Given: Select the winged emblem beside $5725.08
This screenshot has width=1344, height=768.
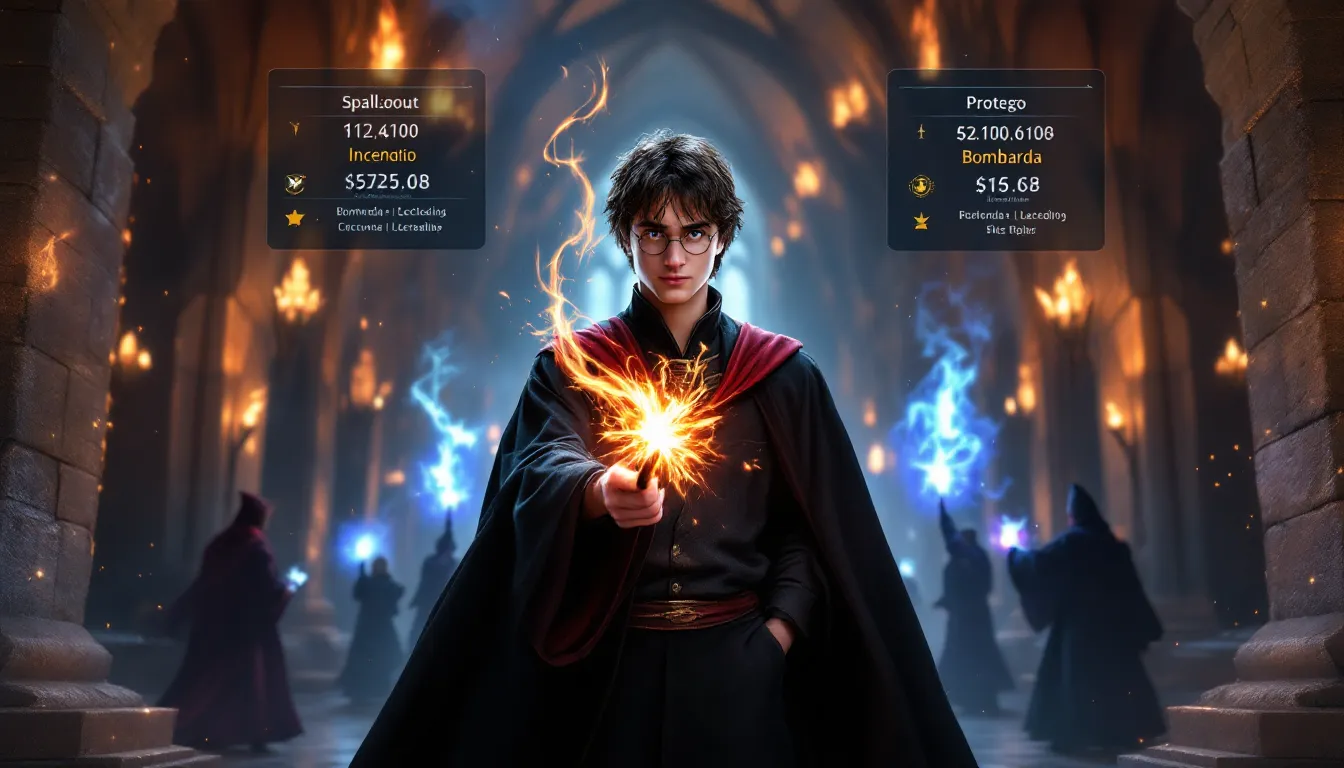Looking at the screenshot, I should click(295, 183).
